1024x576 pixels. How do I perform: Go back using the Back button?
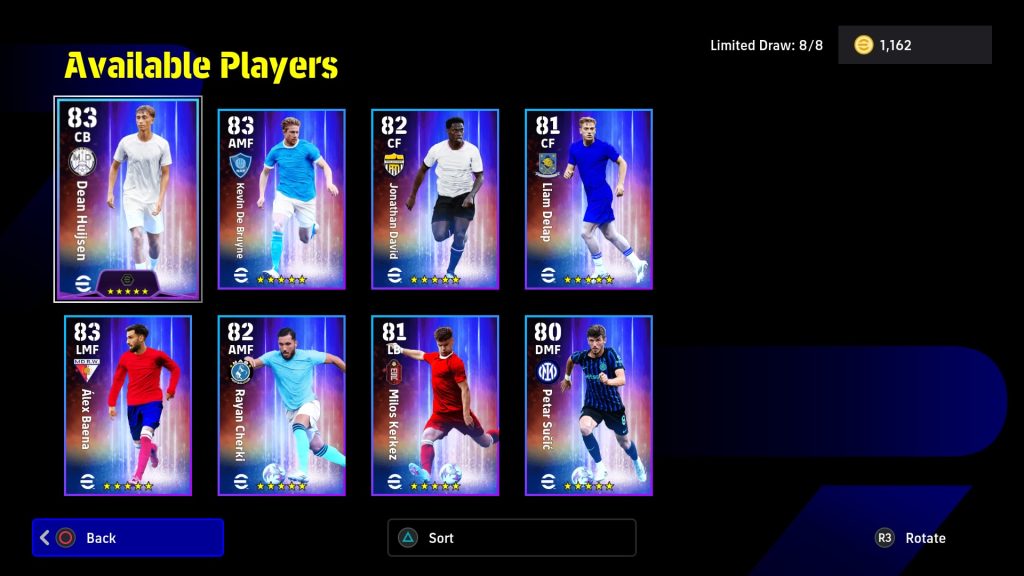coord(128,538)
